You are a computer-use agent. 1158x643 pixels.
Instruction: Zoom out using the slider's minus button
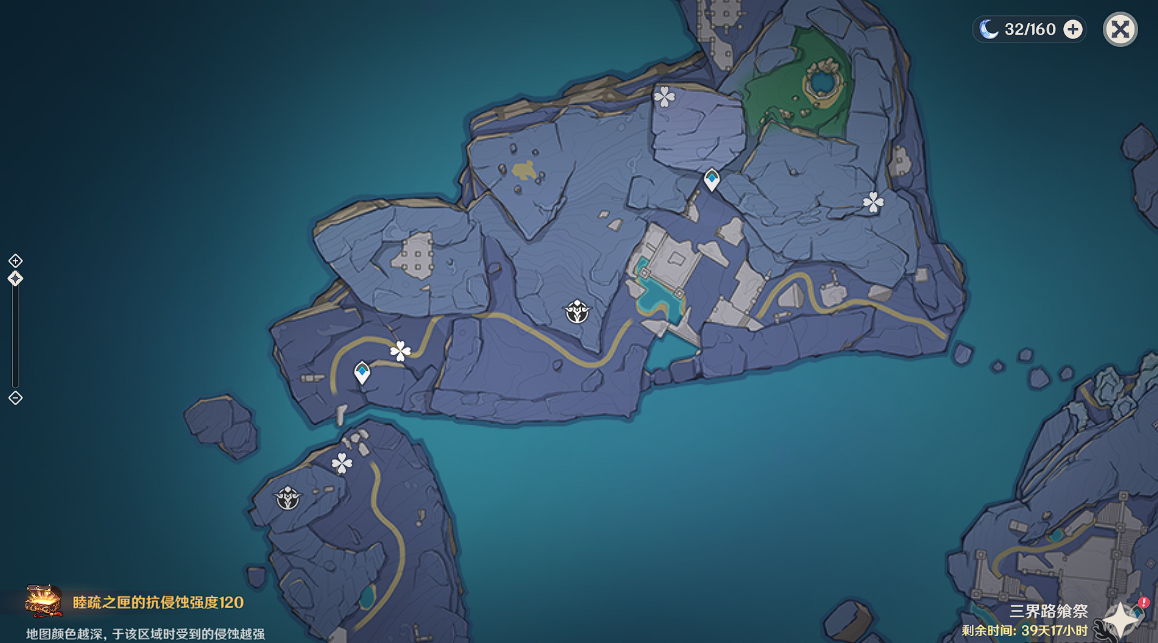coord(15,398)
